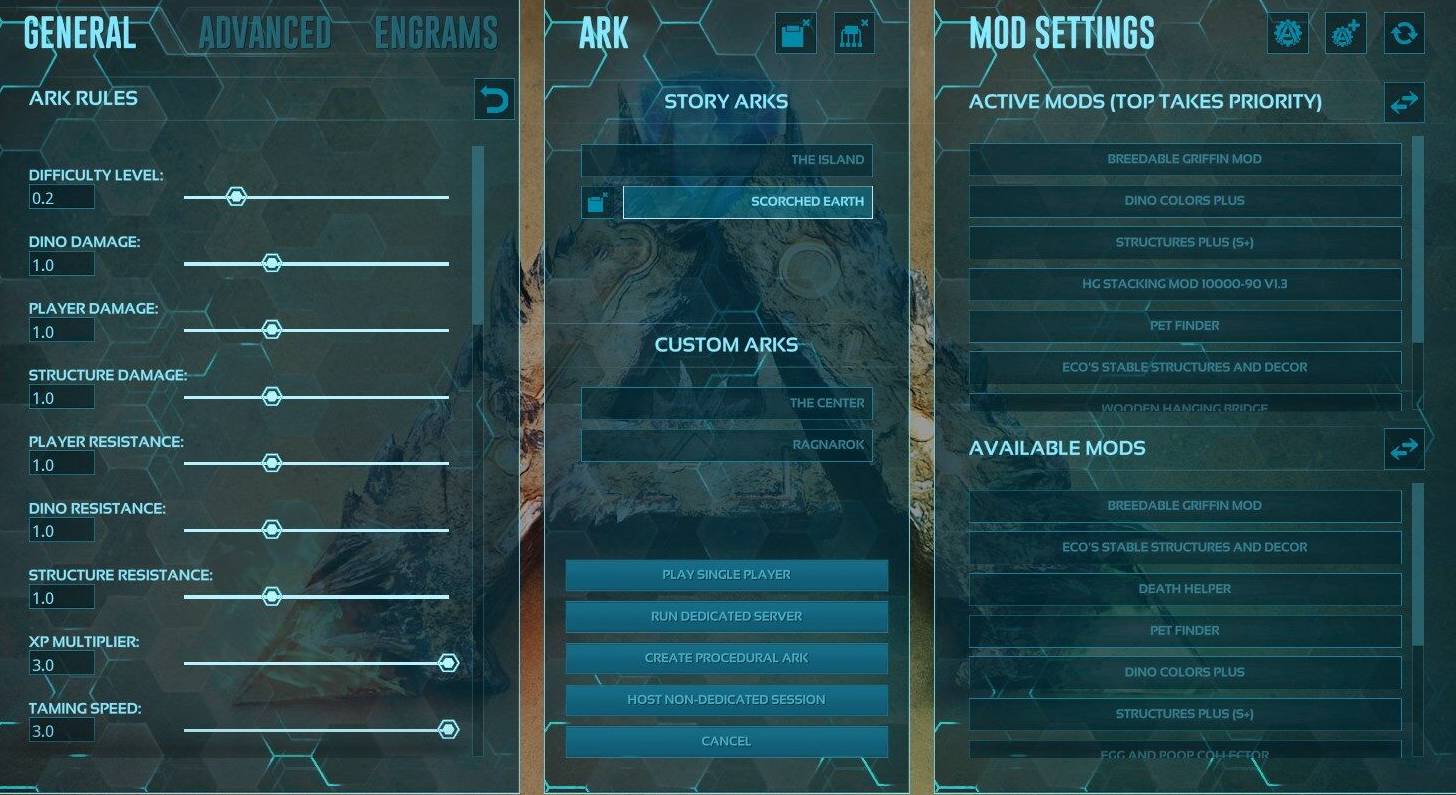Click the back arrow icon above Ark Rules
This screenshot has height=795, width=1456.
tap(494, 99)
